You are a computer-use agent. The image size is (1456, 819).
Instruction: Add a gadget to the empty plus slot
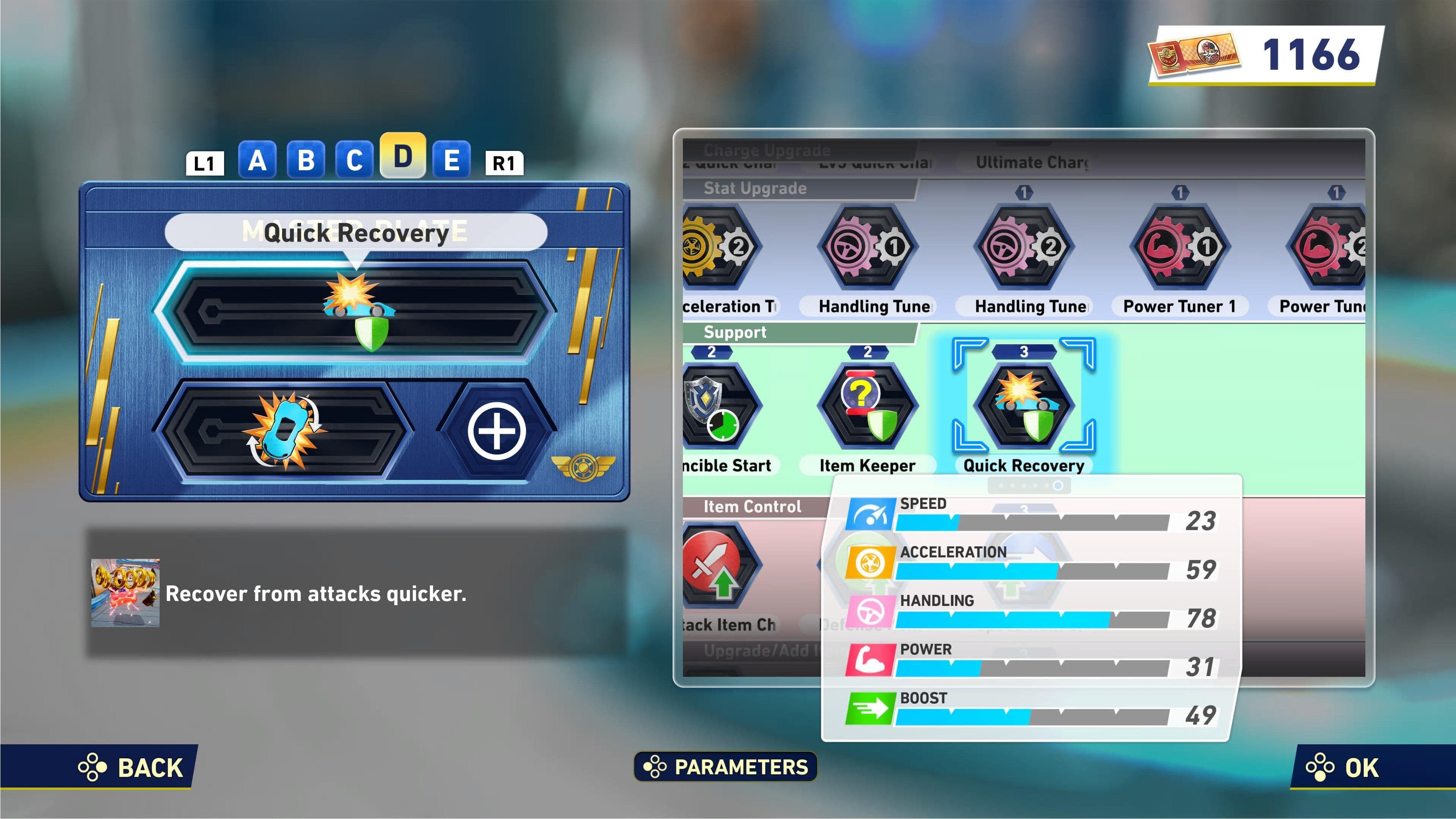point(496,431)
